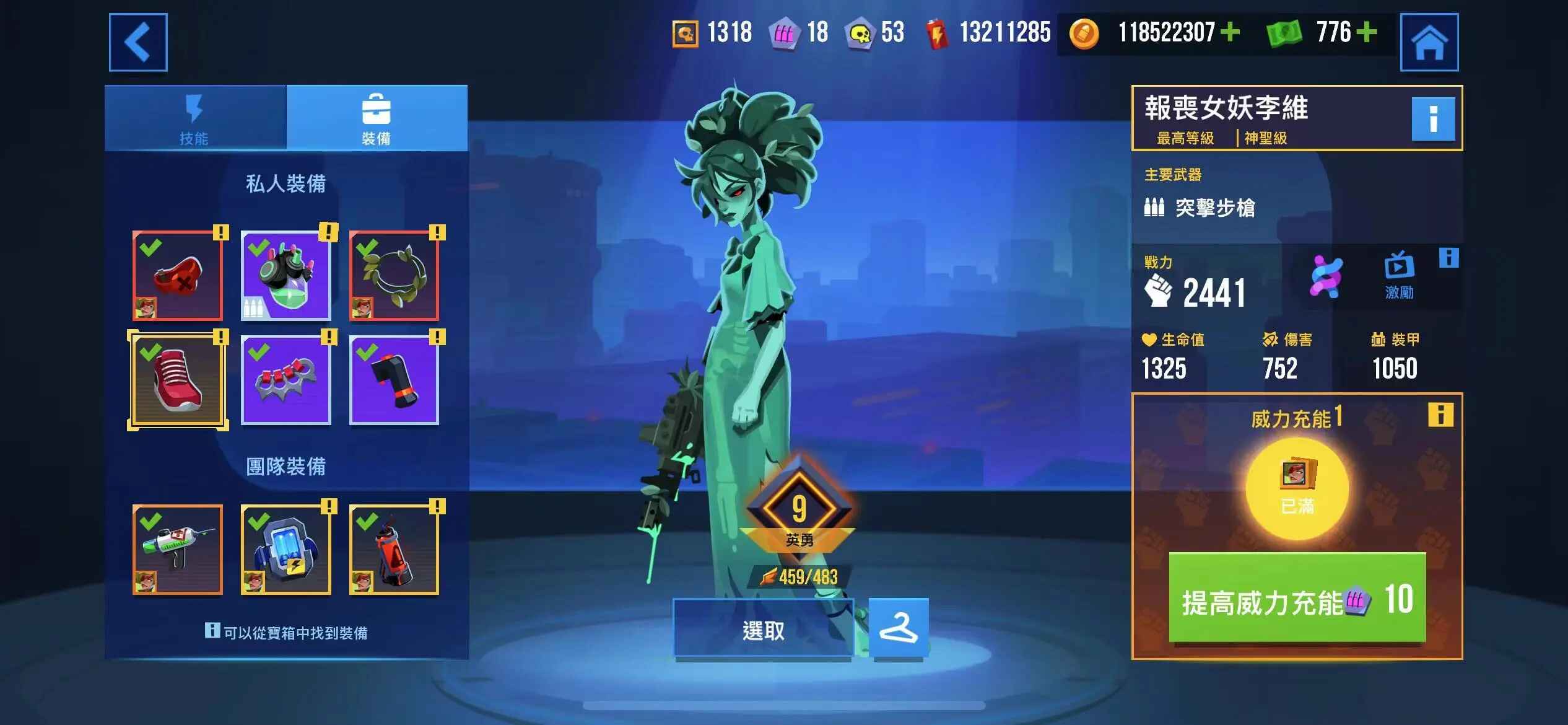Select the syringe gun team equipment
The height and width of the screenshot is (725, 1568).
(x=178, y=550)
